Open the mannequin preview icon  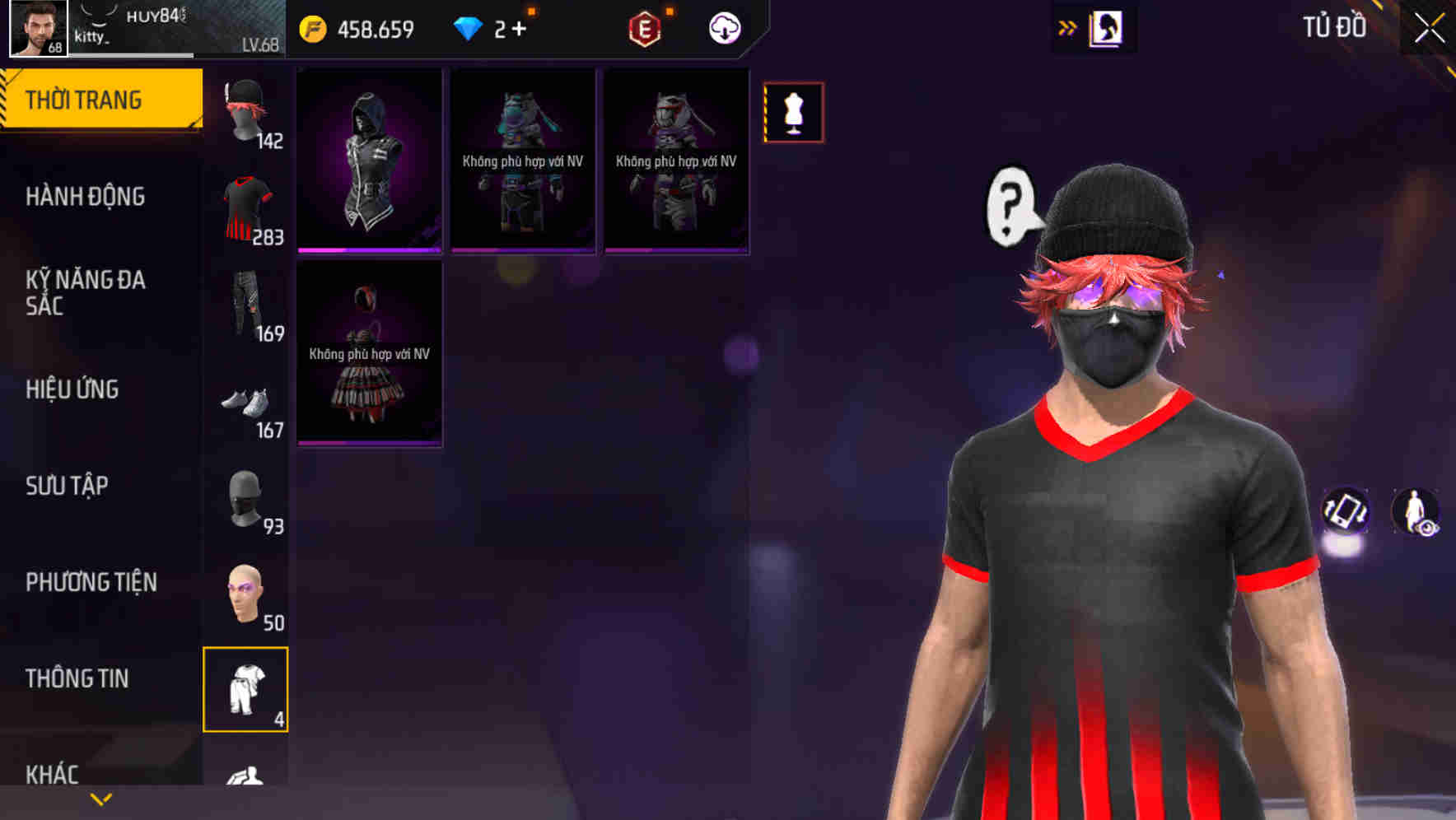[x=793, y=113]
